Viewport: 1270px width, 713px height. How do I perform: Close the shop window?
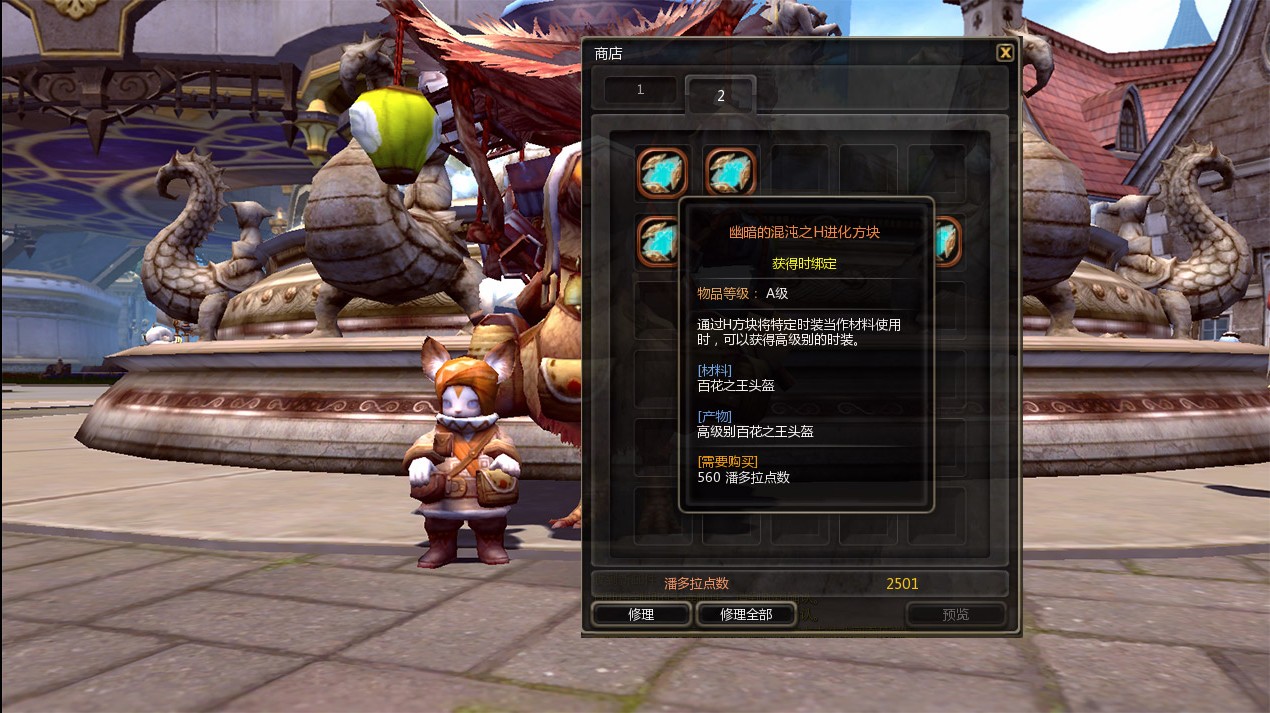click(x=1005, y=53)
